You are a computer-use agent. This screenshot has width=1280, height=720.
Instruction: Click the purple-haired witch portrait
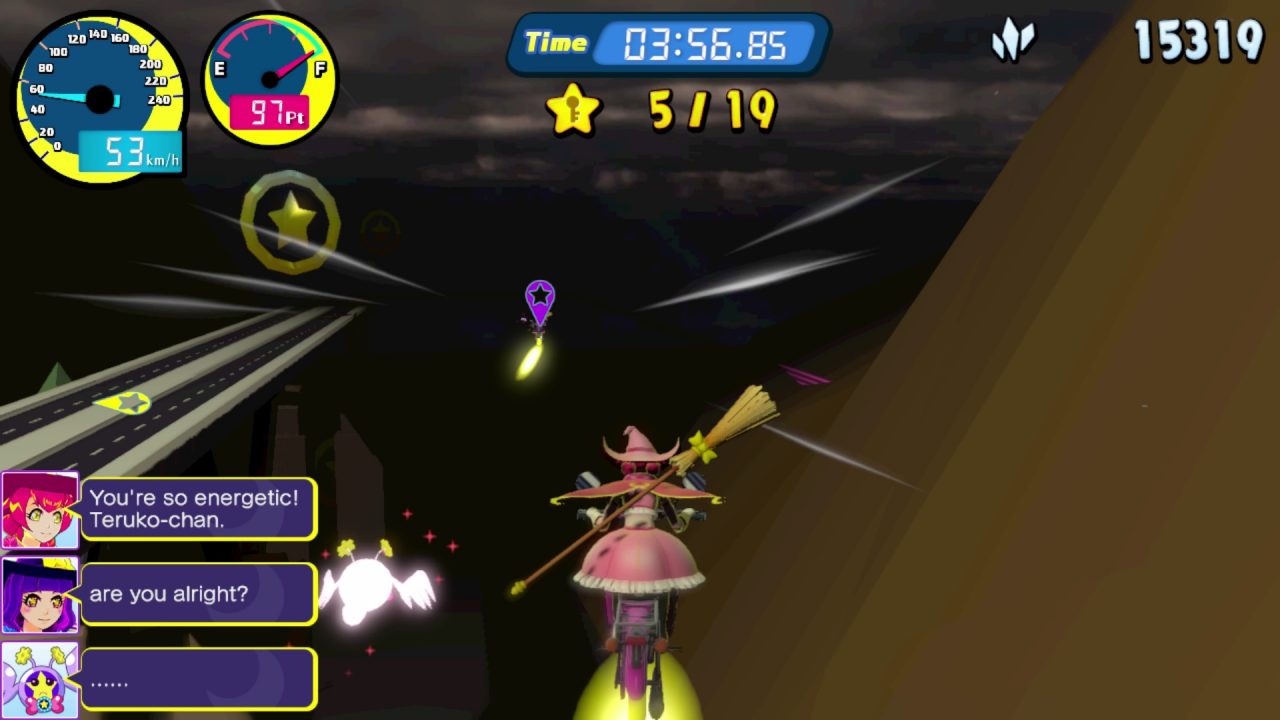tap(40, 595)
